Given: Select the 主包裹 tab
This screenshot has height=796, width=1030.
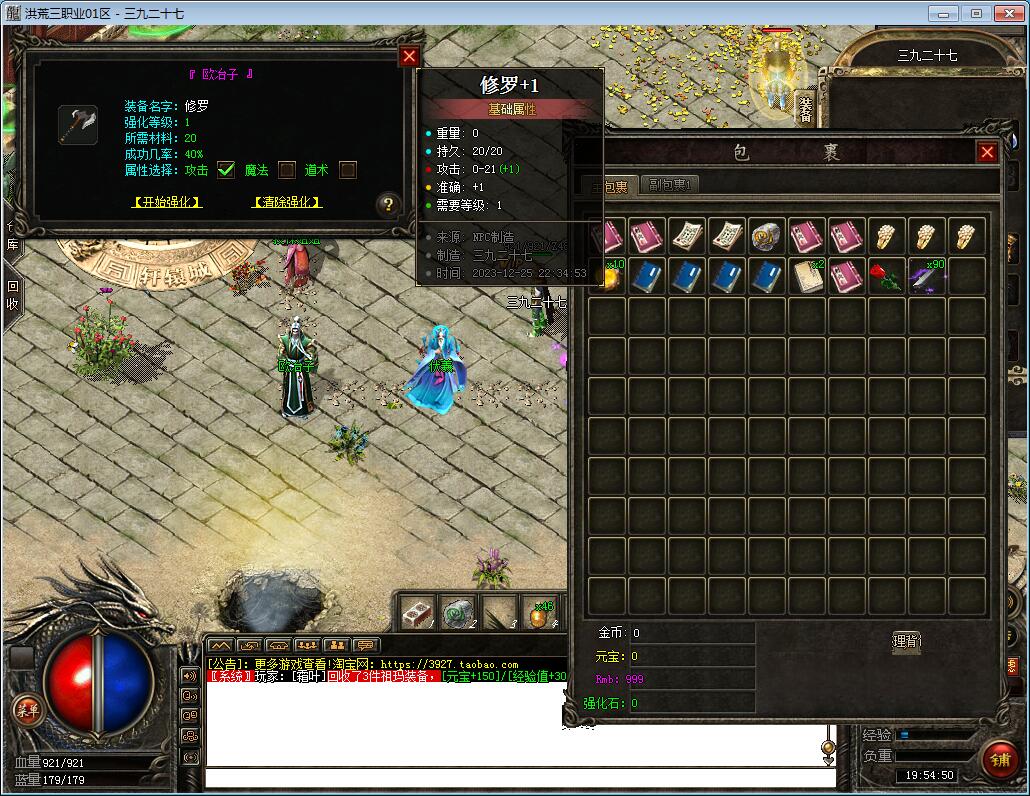Looking at the screenshot, I should coord(608,186).
